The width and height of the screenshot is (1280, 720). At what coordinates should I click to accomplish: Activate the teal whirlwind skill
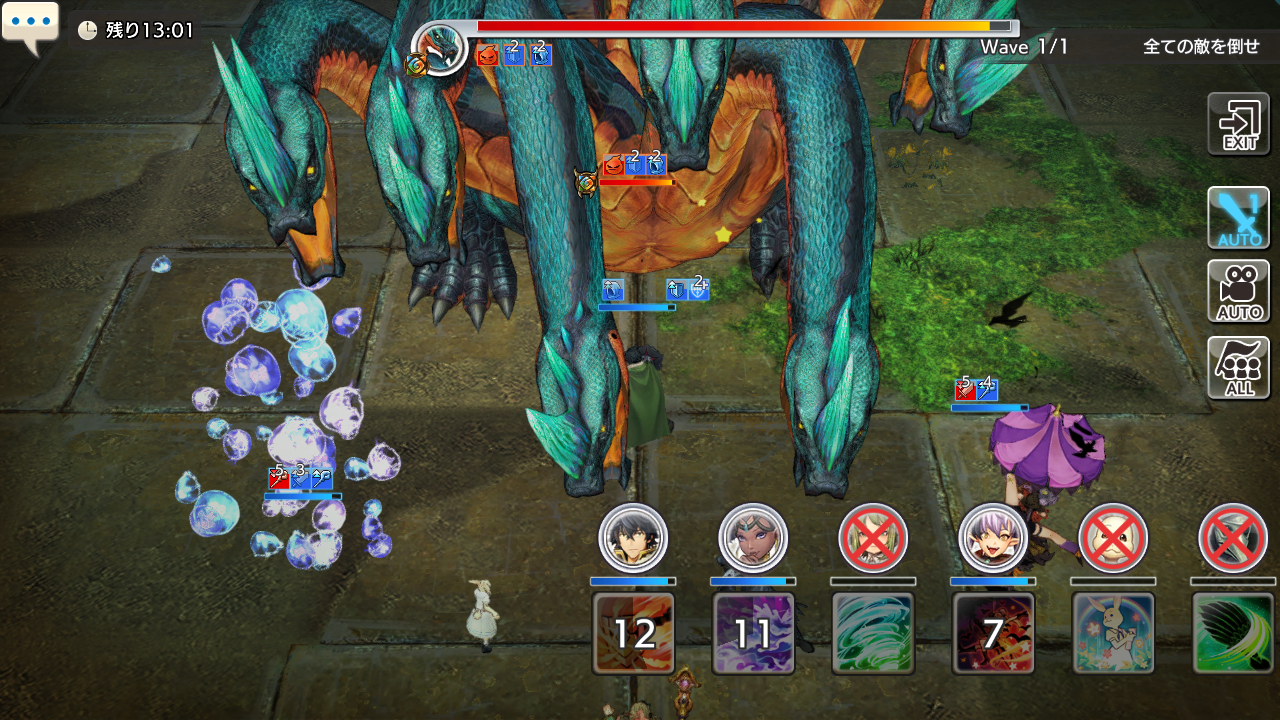pyautogui.click(x=873, y=633)
